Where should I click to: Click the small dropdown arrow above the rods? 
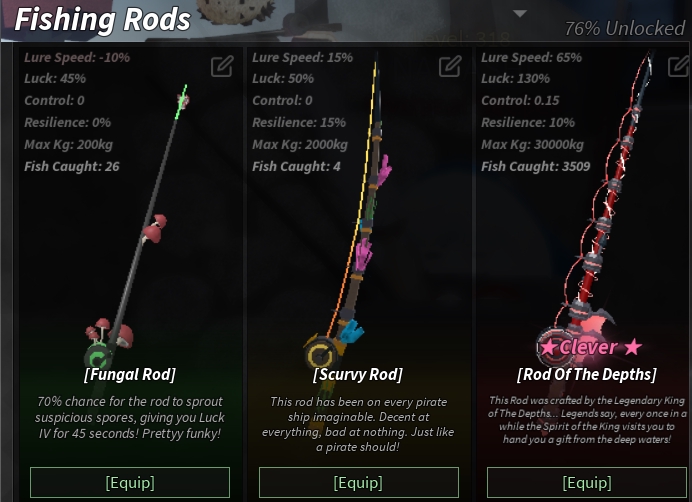(x=519, y=14)
